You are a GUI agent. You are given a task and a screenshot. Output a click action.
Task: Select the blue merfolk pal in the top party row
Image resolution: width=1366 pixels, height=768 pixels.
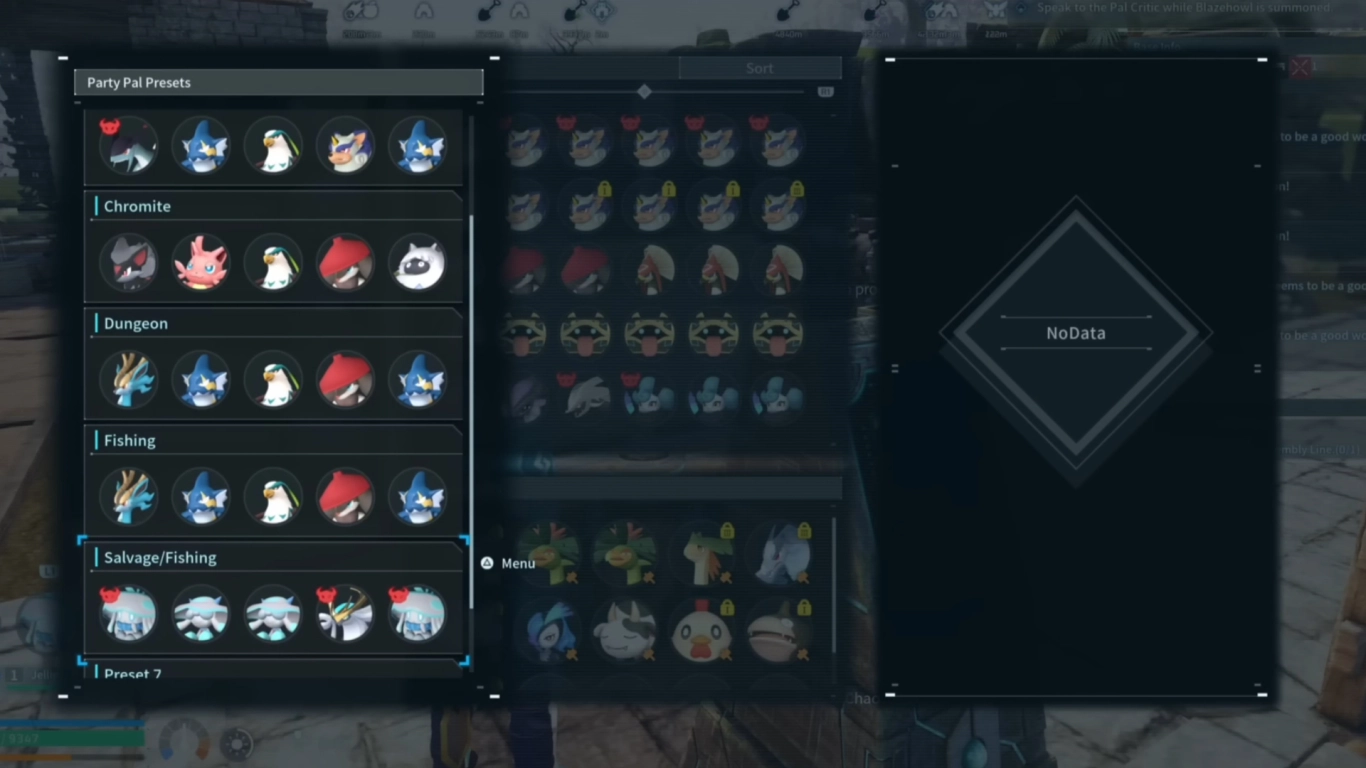pyautogui.click(x=201, y=145)
